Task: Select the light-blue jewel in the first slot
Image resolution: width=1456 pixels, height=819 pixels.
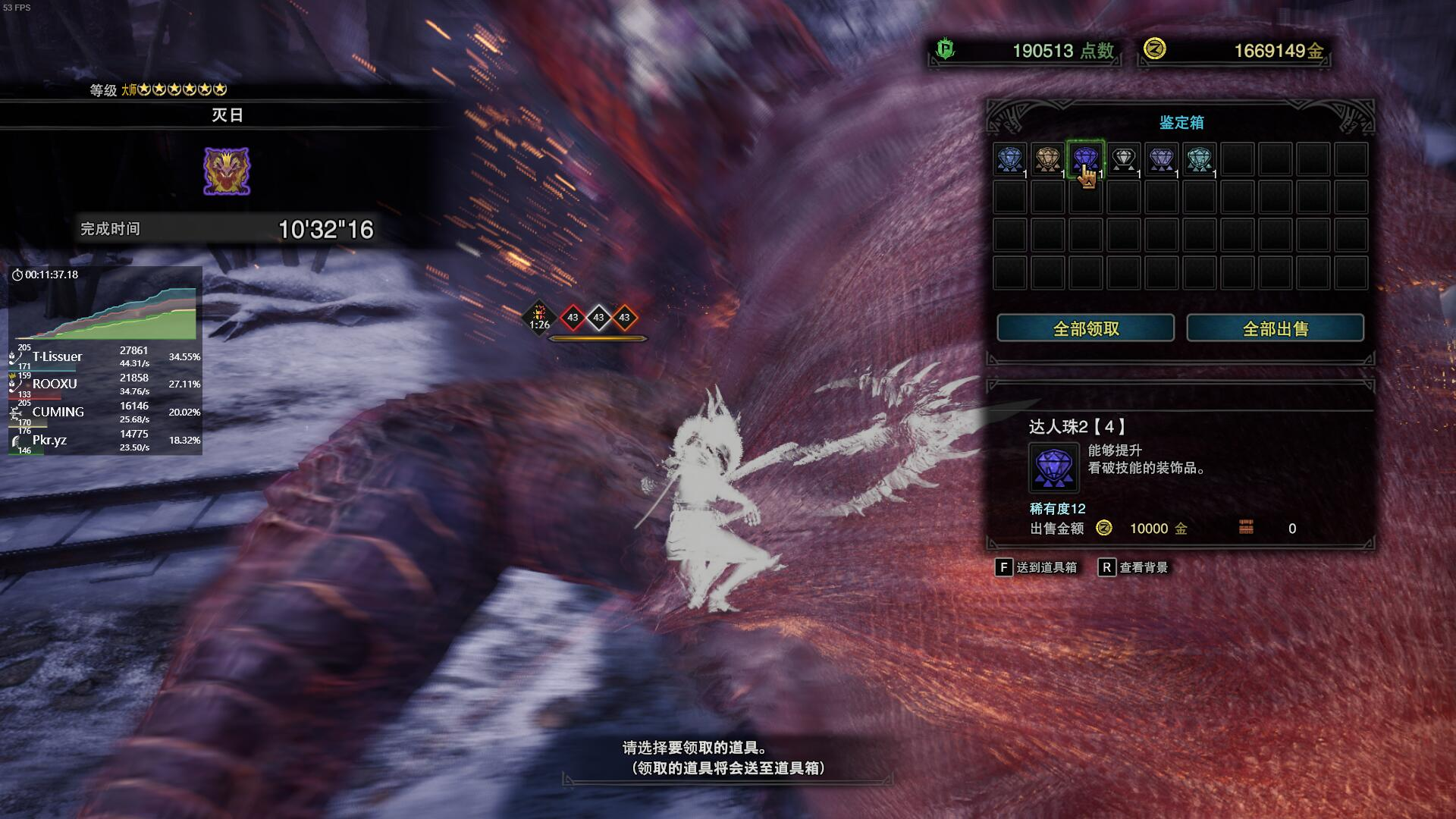Action: pyautogui.click(x=1009, y=159)
